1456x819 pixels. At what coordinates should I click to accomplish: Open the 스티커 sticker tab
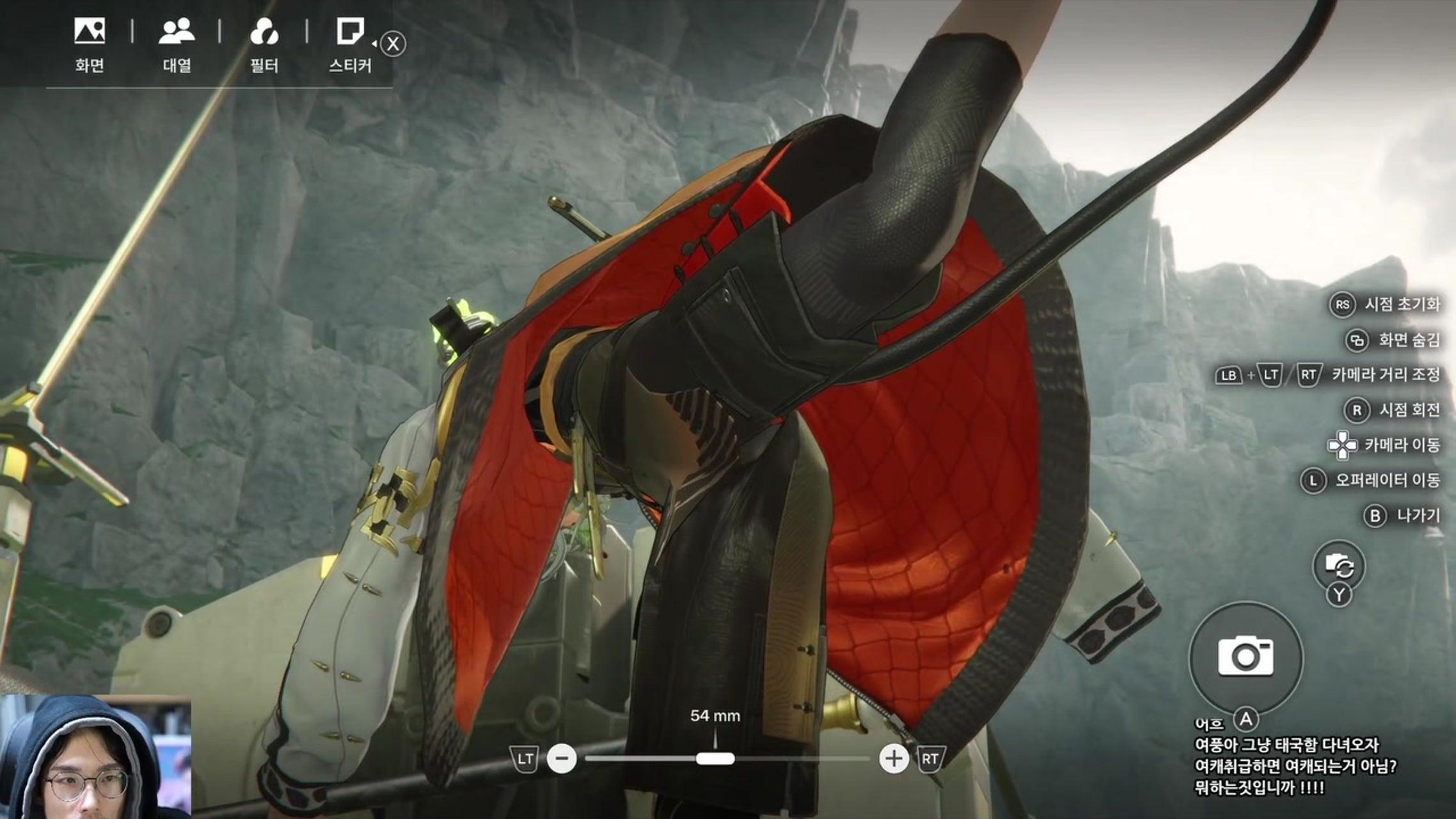coord(350,44)
